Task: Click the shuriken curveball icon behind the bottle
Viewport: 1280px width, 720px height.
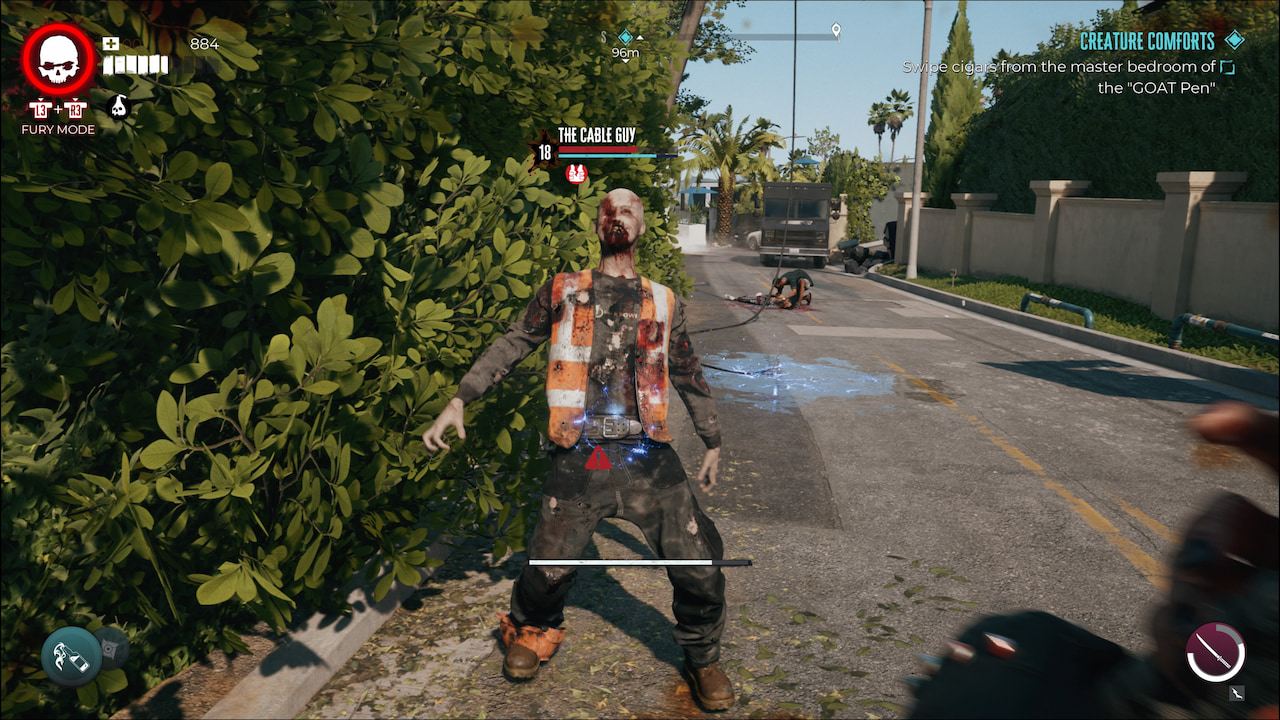Action: coord(110,648)
